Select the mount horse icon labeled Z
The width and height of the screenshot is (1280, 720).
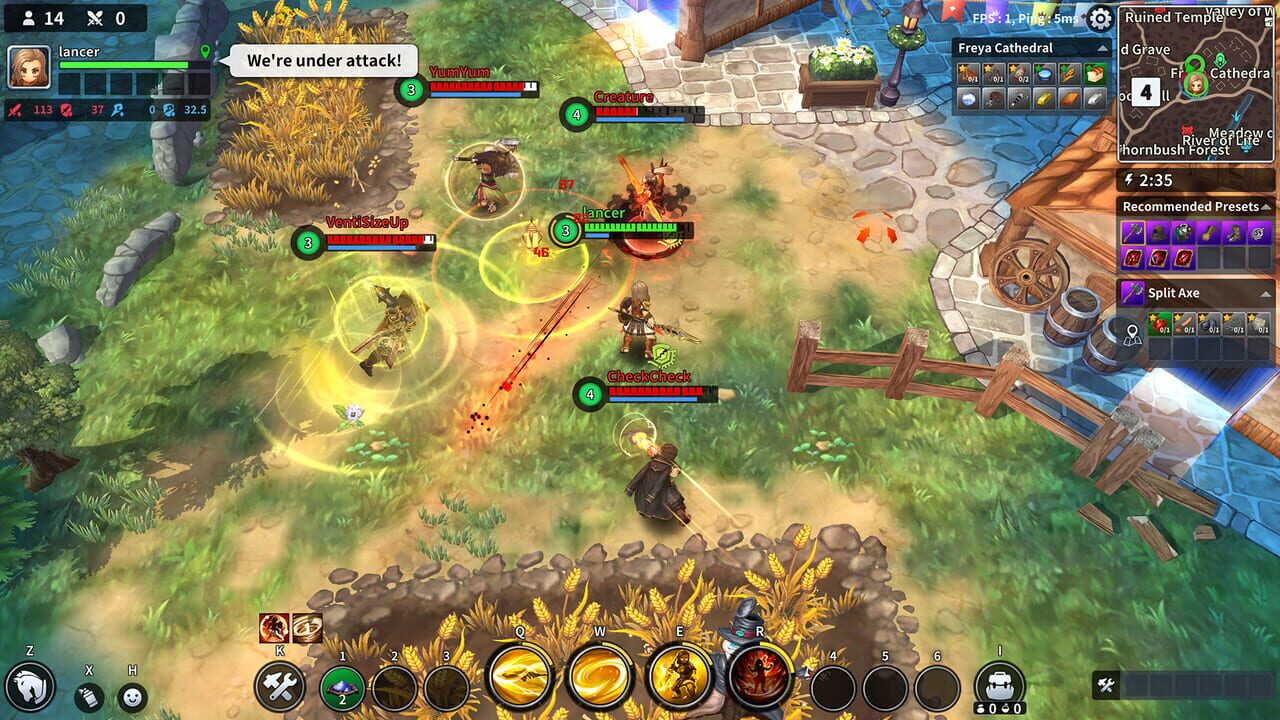click(30, 690)
